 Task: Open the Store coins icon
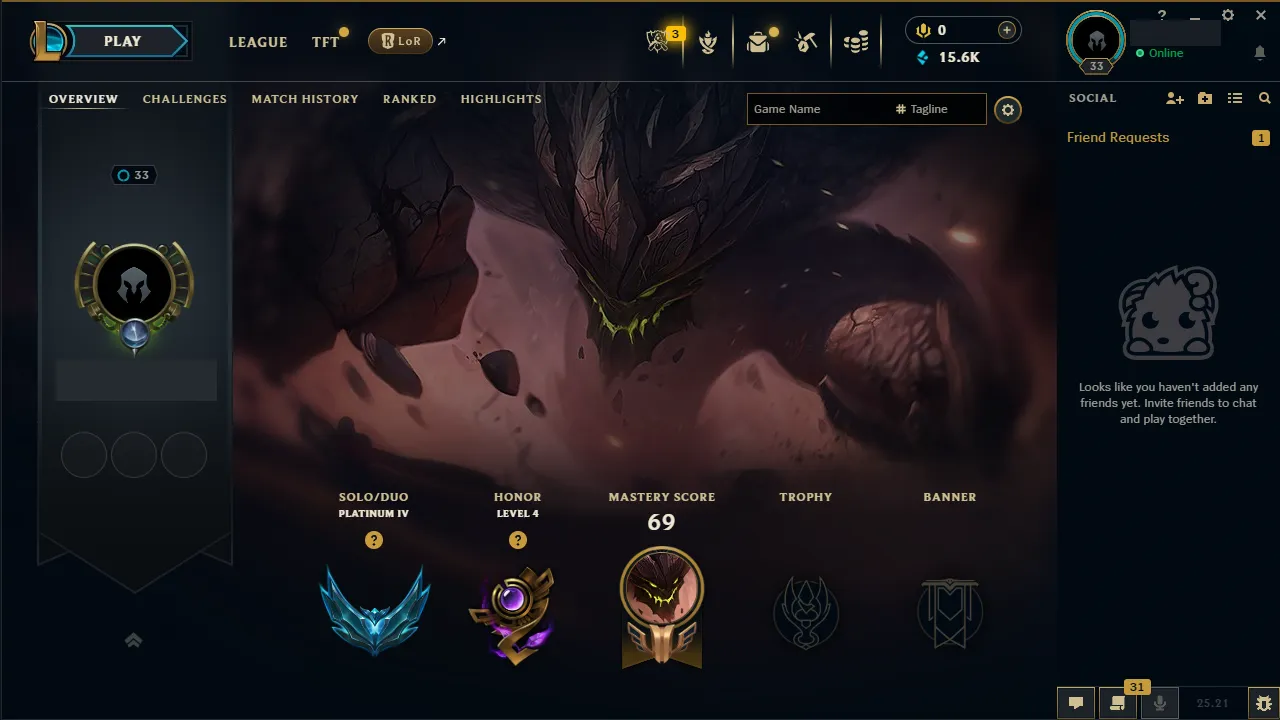pyautogui.click(x=856, y=41)
